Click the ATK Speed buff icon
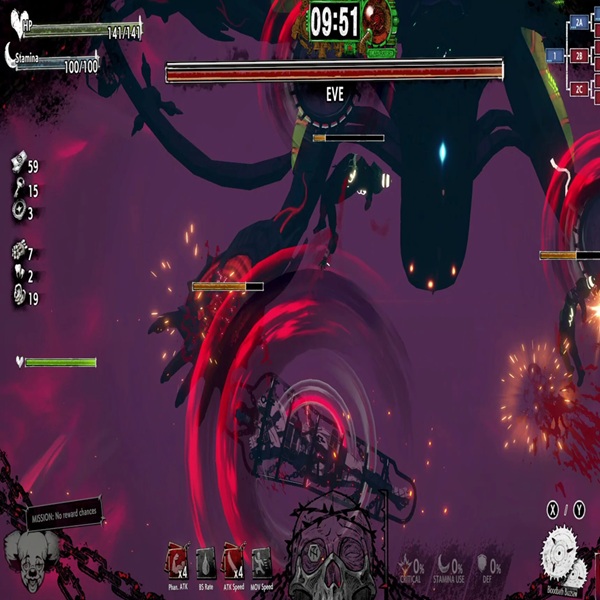This screenshot has height=600, width=600. [232, 560]
